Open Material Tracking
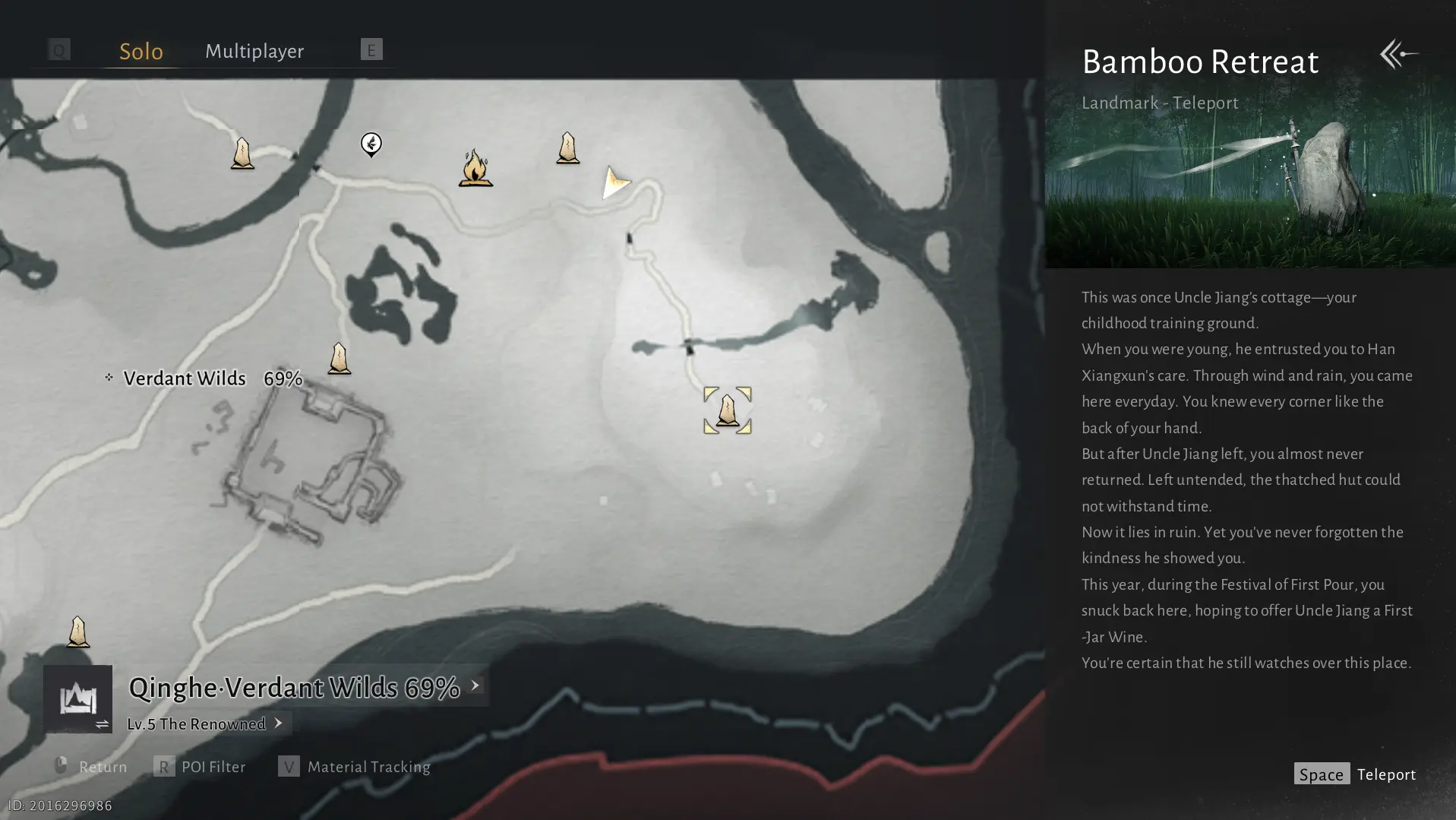1456x820 pixels. 355,766
